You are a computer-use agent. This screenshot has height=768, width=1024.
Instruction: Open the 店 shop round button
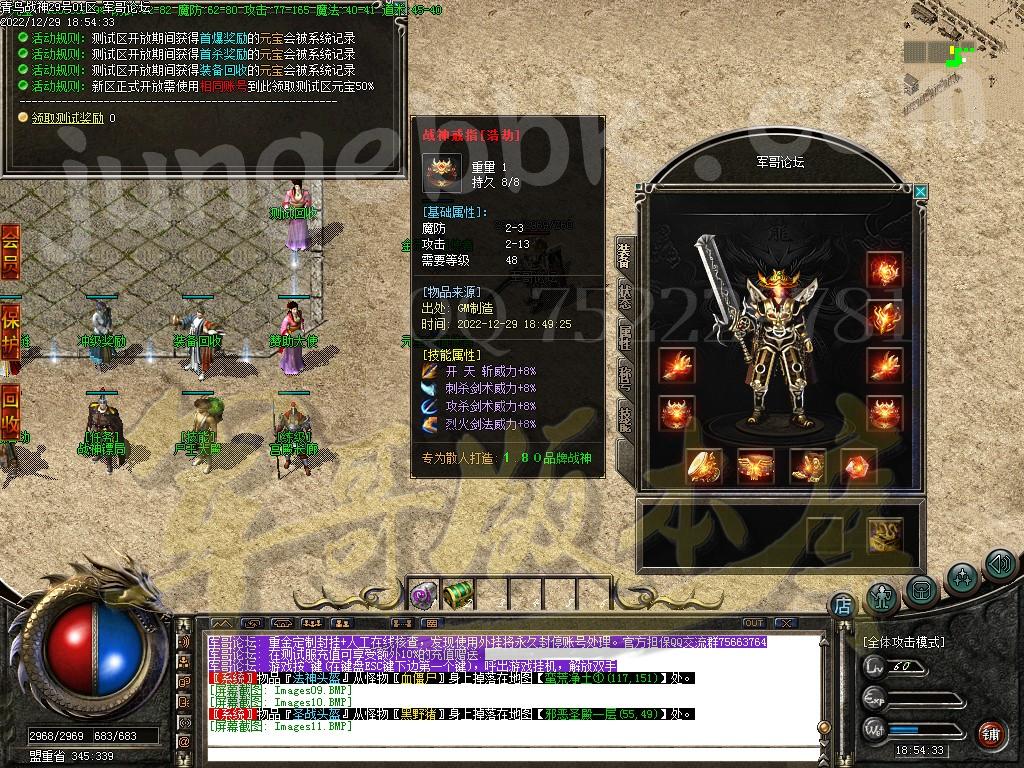click(842, 604)
